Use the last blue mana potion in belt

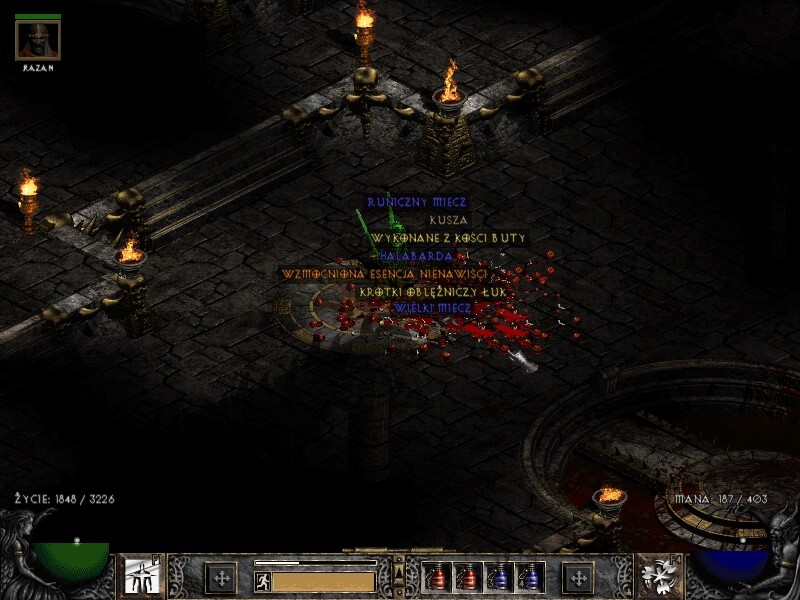[x=530, y=578]
